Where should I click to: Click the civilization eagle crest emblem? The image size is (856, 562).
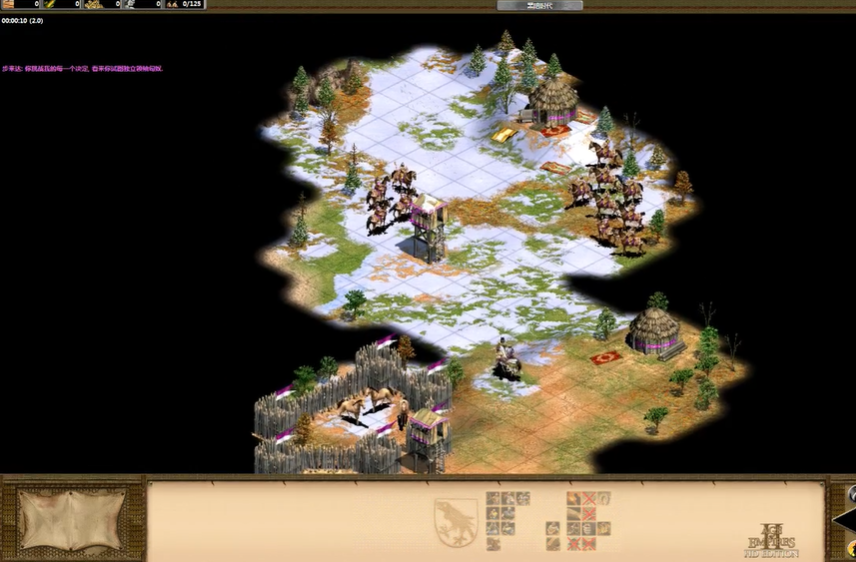pos(455,521)
